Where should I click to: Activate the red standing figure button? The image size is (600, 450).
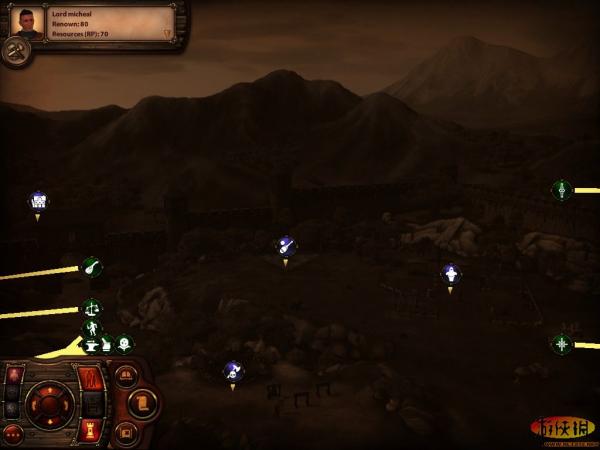click(90, 380)
